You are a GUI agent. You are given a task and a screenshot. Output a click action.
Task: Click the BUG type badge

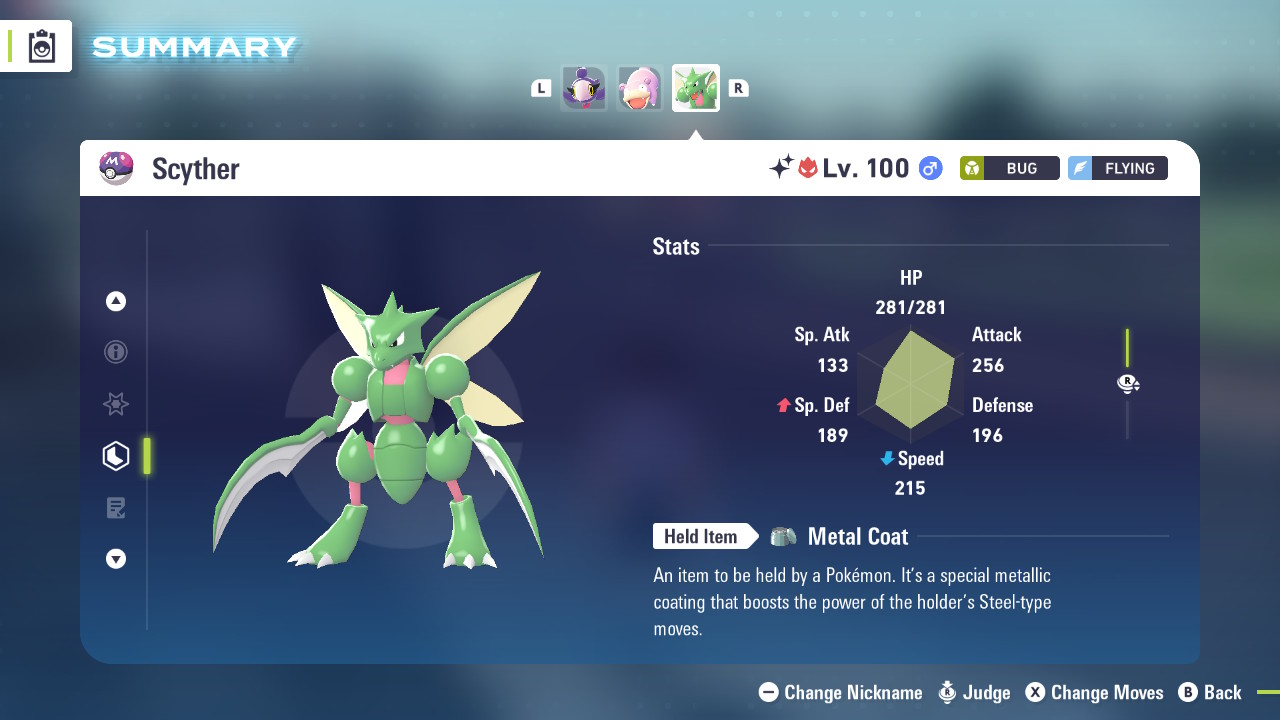(x=1009, y=168)
